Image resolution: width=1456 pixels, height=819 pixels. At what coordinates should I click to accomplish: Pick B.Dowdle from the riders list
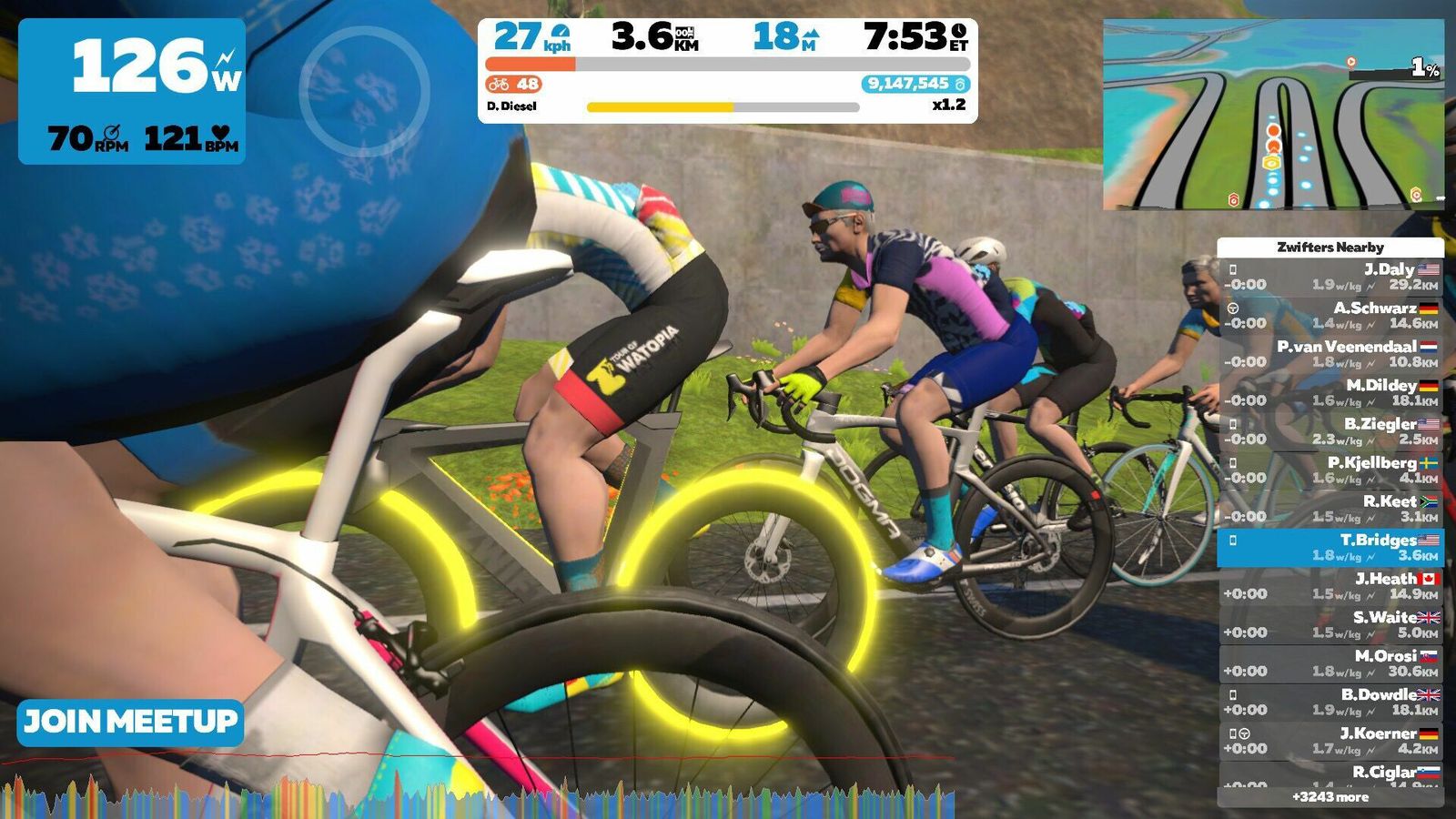(x=1330, y=702)
